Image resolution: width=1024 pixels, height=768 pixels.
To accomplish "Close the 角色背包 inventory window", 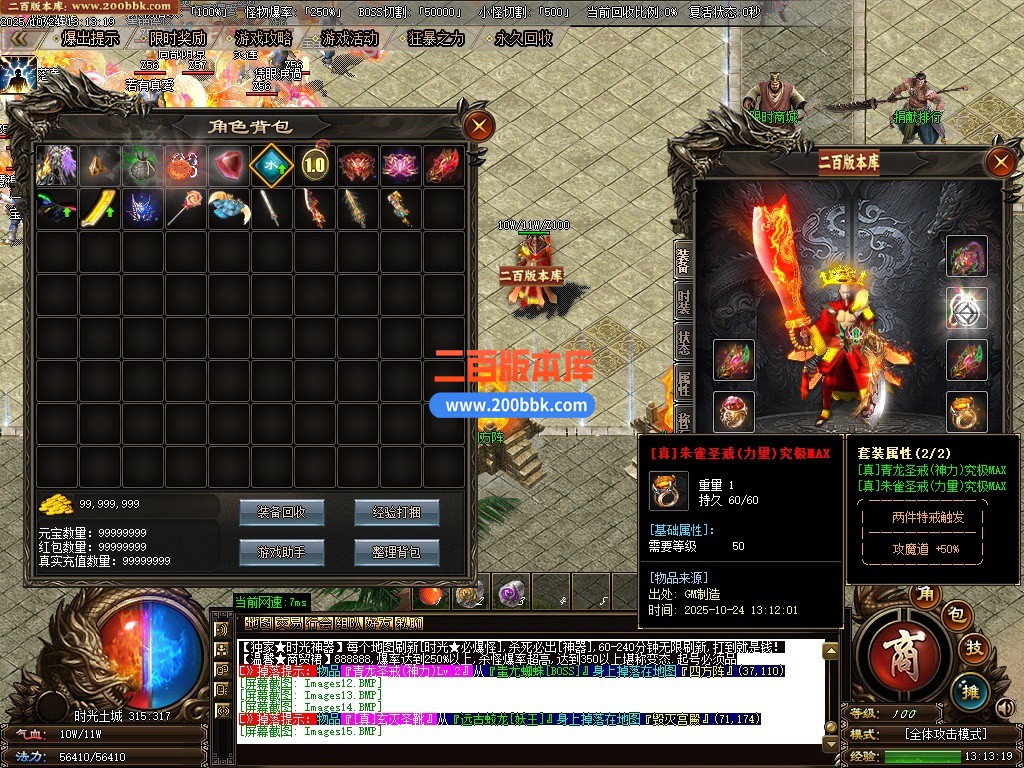I will (480, 126).
